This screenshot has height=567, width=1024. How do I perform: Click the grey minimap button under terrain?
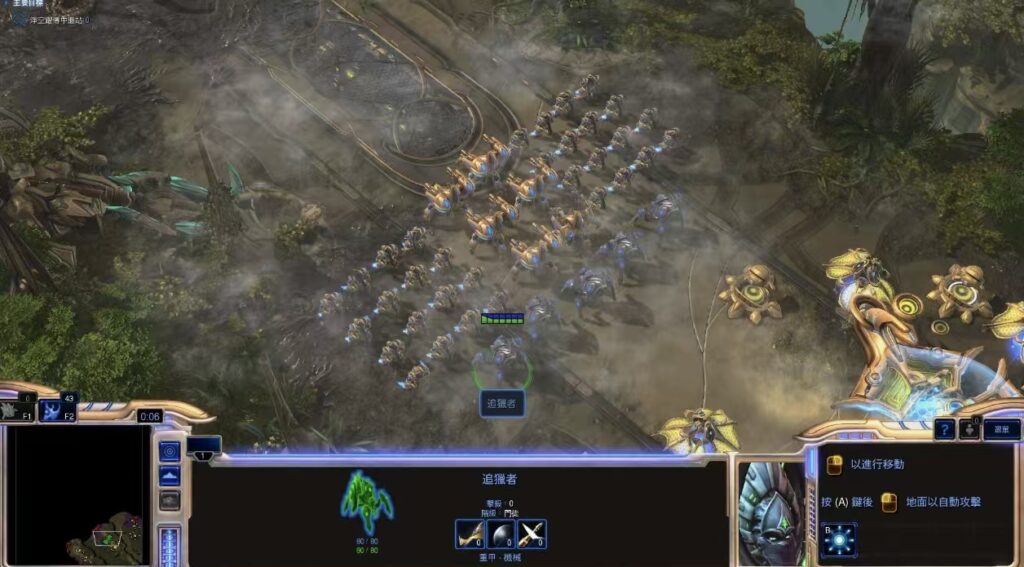coord(170,499)
